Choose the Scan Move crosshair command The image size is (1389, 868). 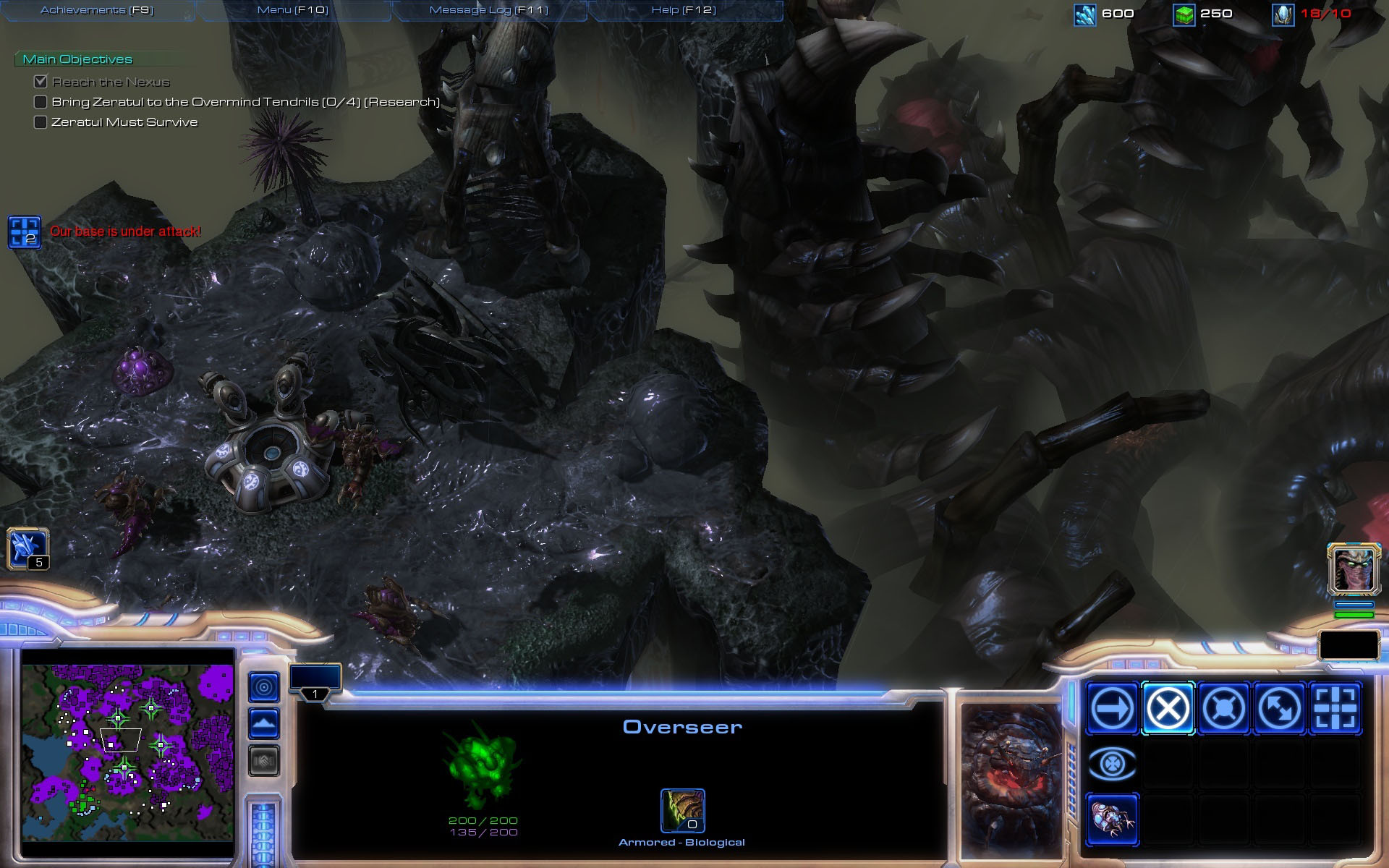(1335, 708)
